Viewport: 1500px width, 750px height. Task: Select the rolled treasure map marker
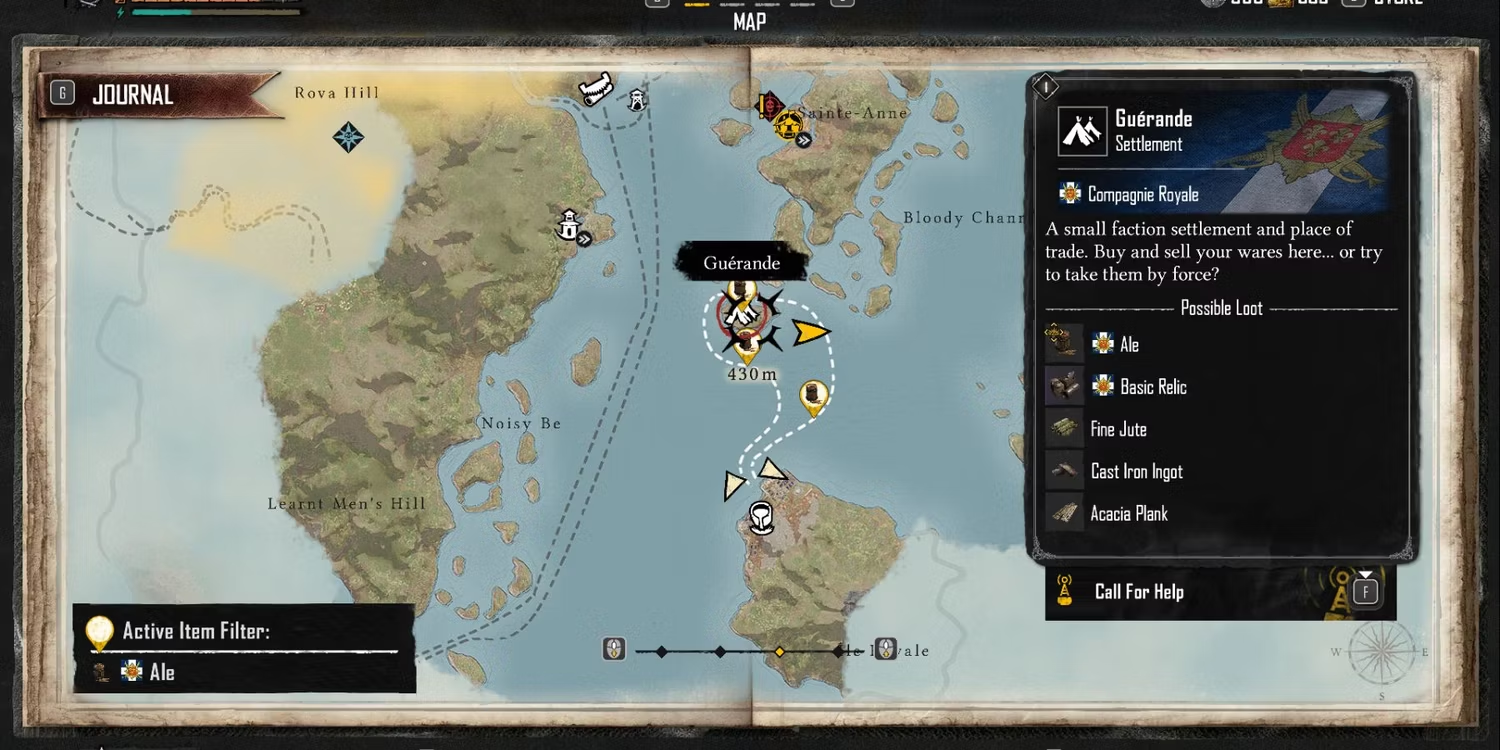click(x=596, y=90)
